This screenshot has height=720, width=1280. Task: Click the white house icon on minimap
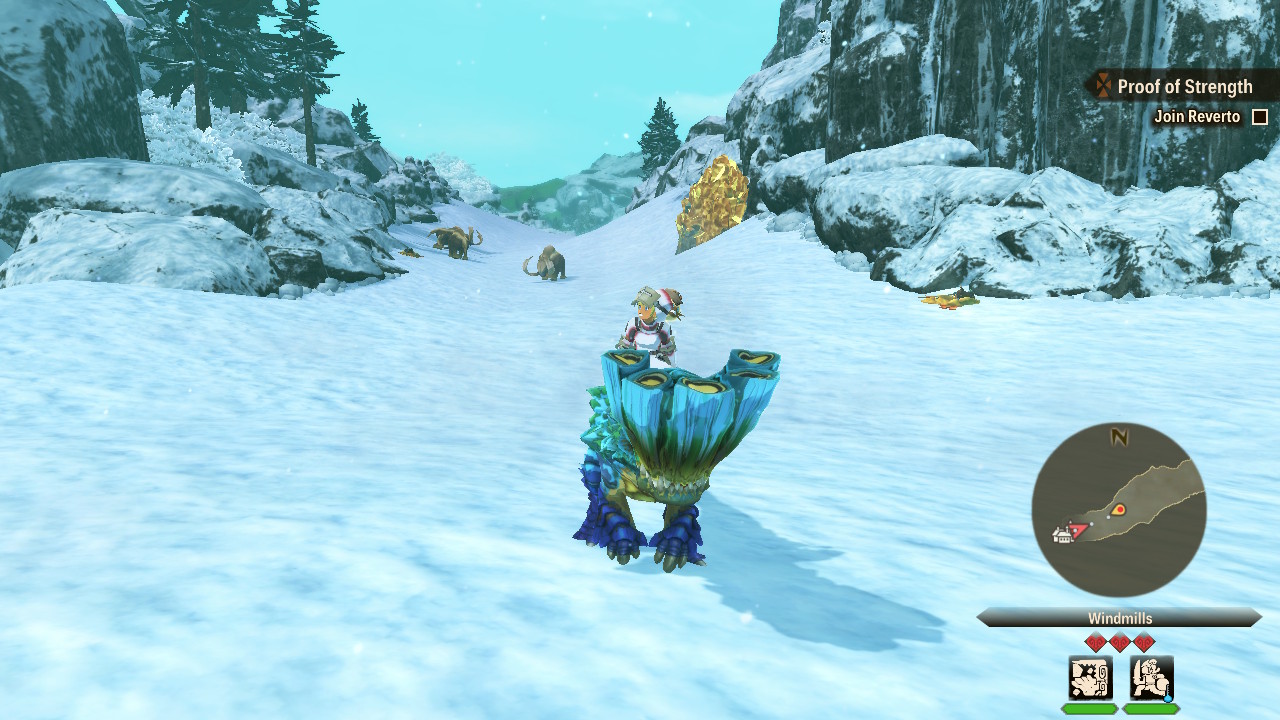1062,535
